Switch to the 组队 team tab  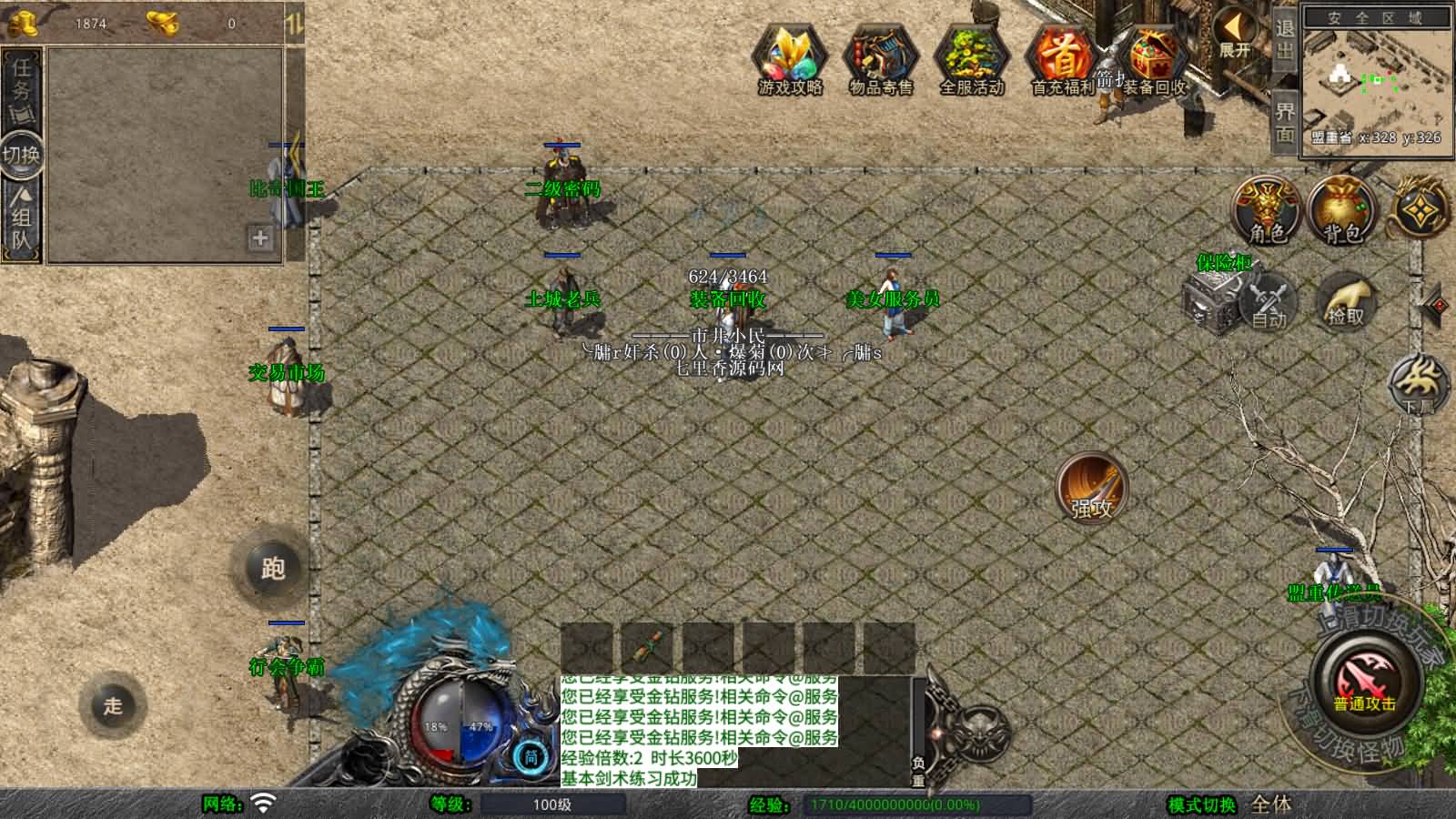[21, 218]
